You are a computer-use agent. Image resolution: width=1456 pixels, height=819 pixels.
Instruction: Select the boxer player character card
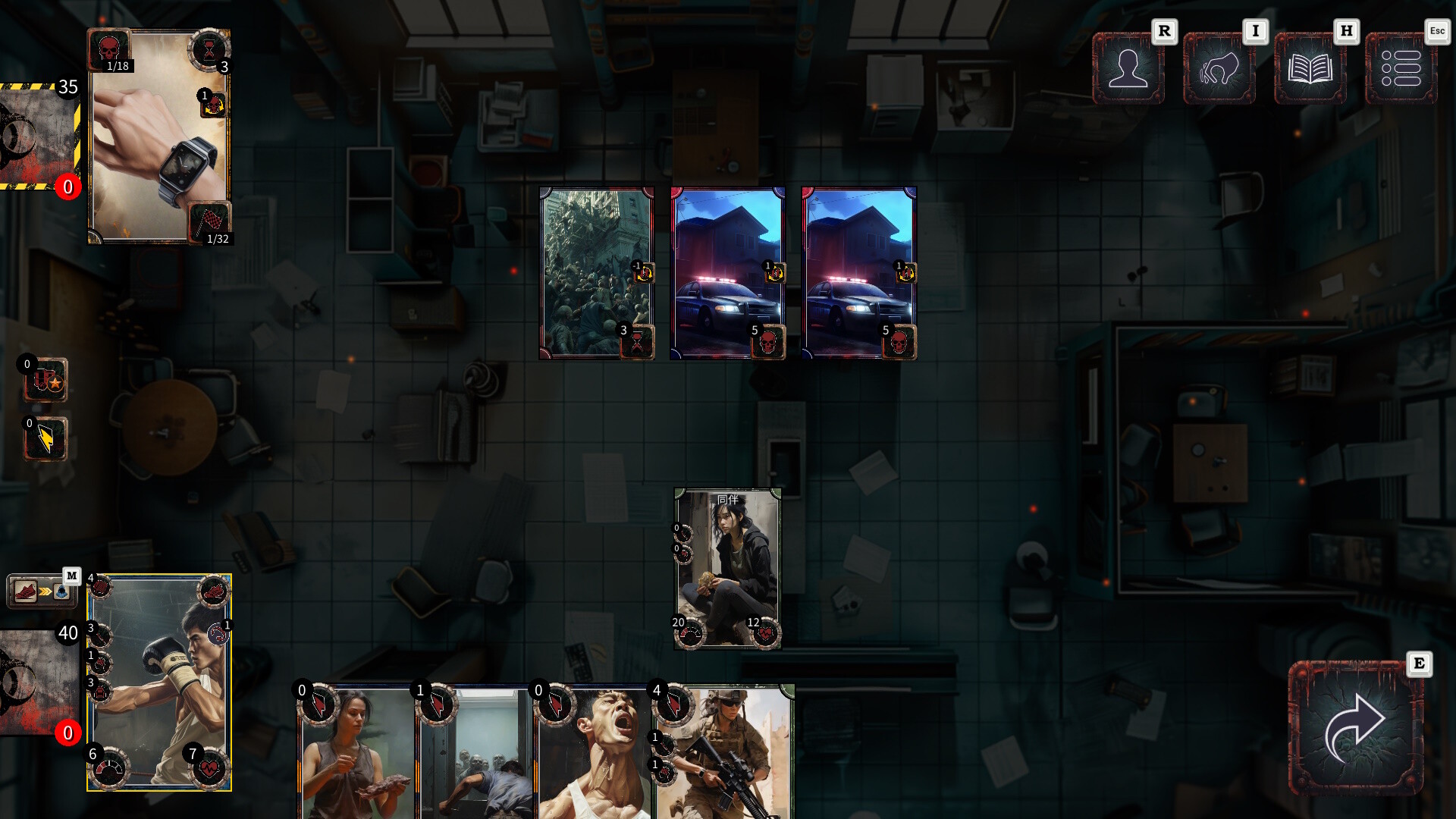tap(159, 682)
